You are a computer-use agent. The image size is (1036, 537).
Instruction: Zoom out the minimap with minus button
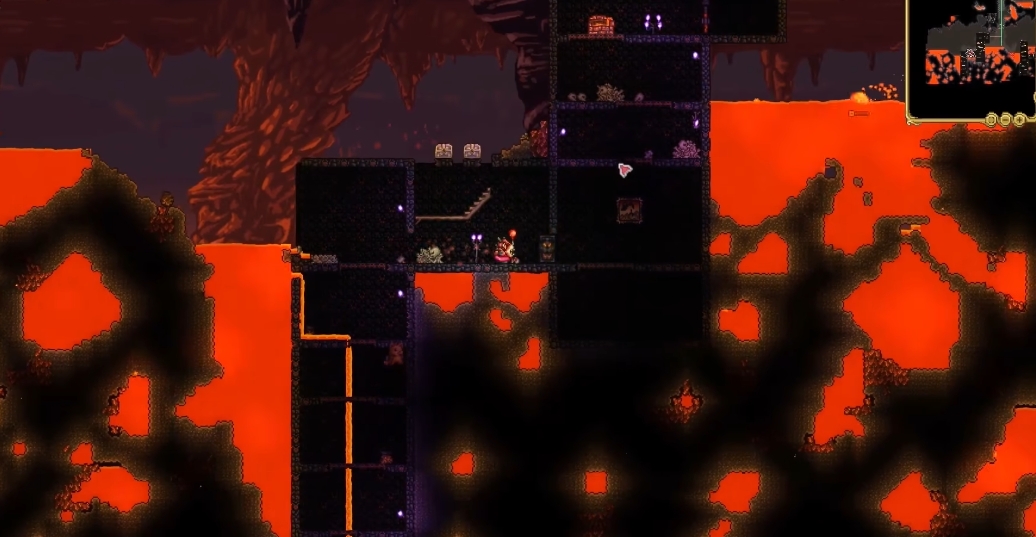click(1005, 119)
